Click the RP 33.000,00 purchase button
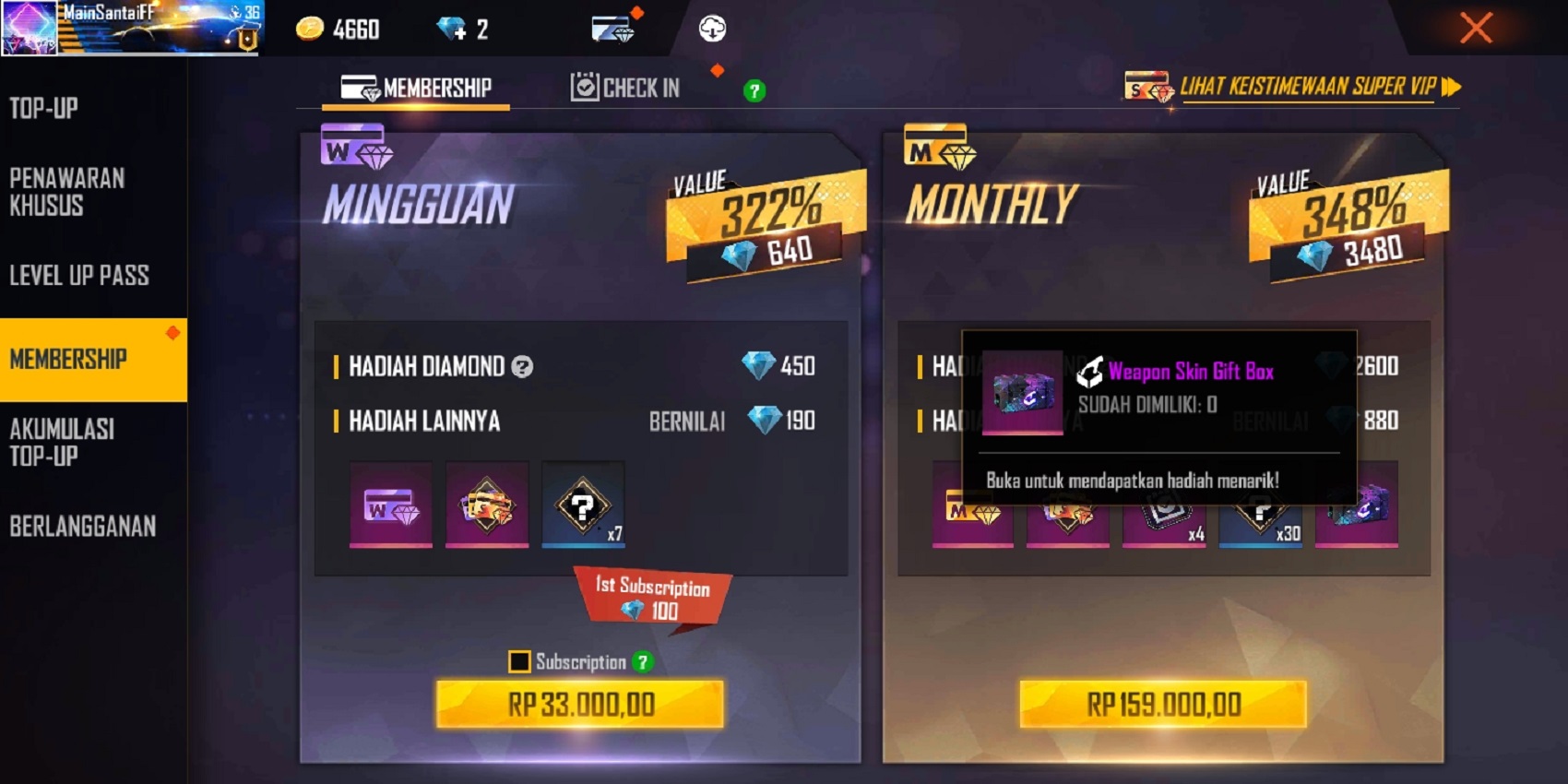This screenshot has height=784, width=1568. pyautogui.click(x=580, y=703)
